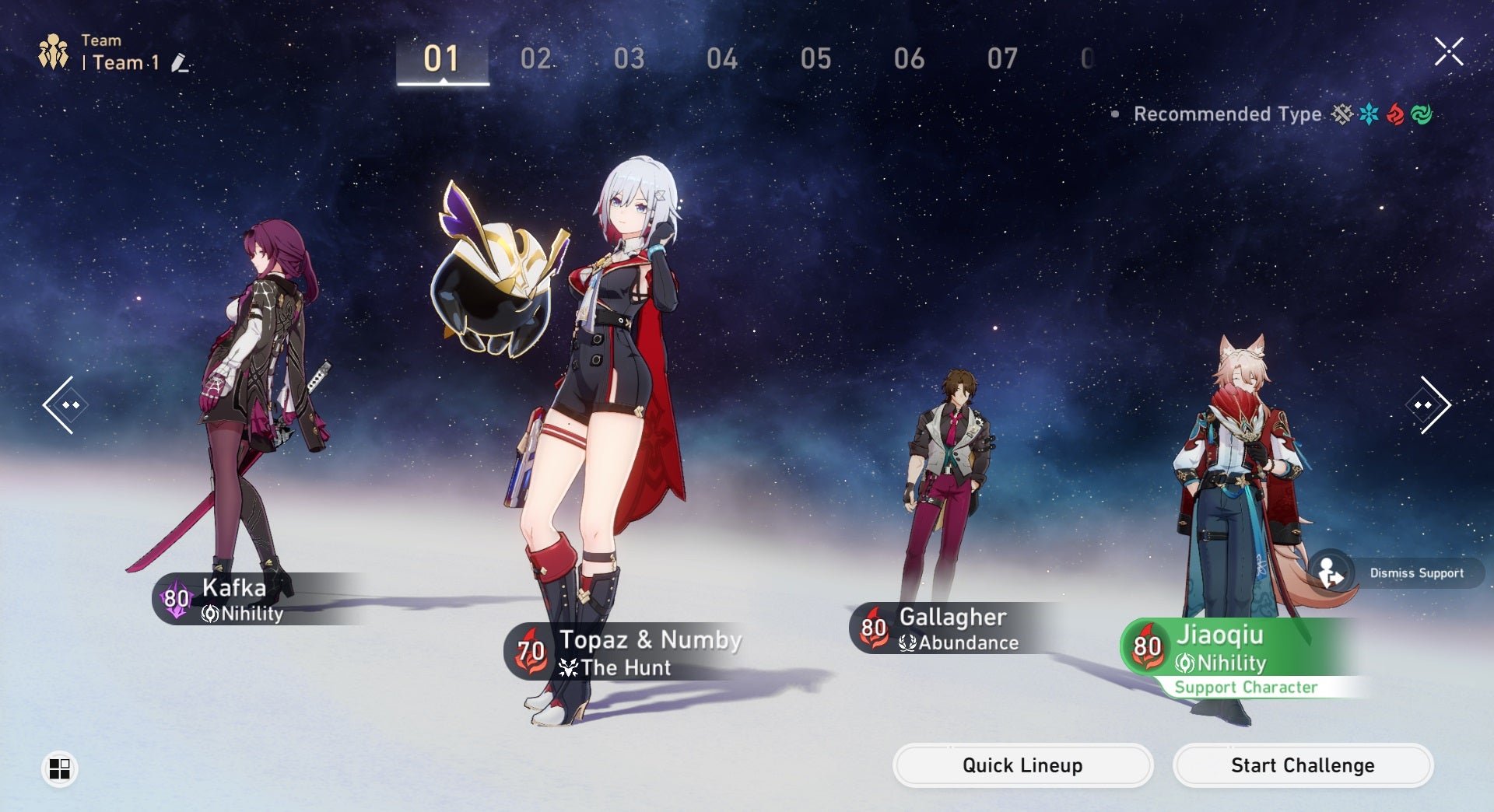Open the grid menu icon at bottom left

pyautogui.click(x=58, y=768)
